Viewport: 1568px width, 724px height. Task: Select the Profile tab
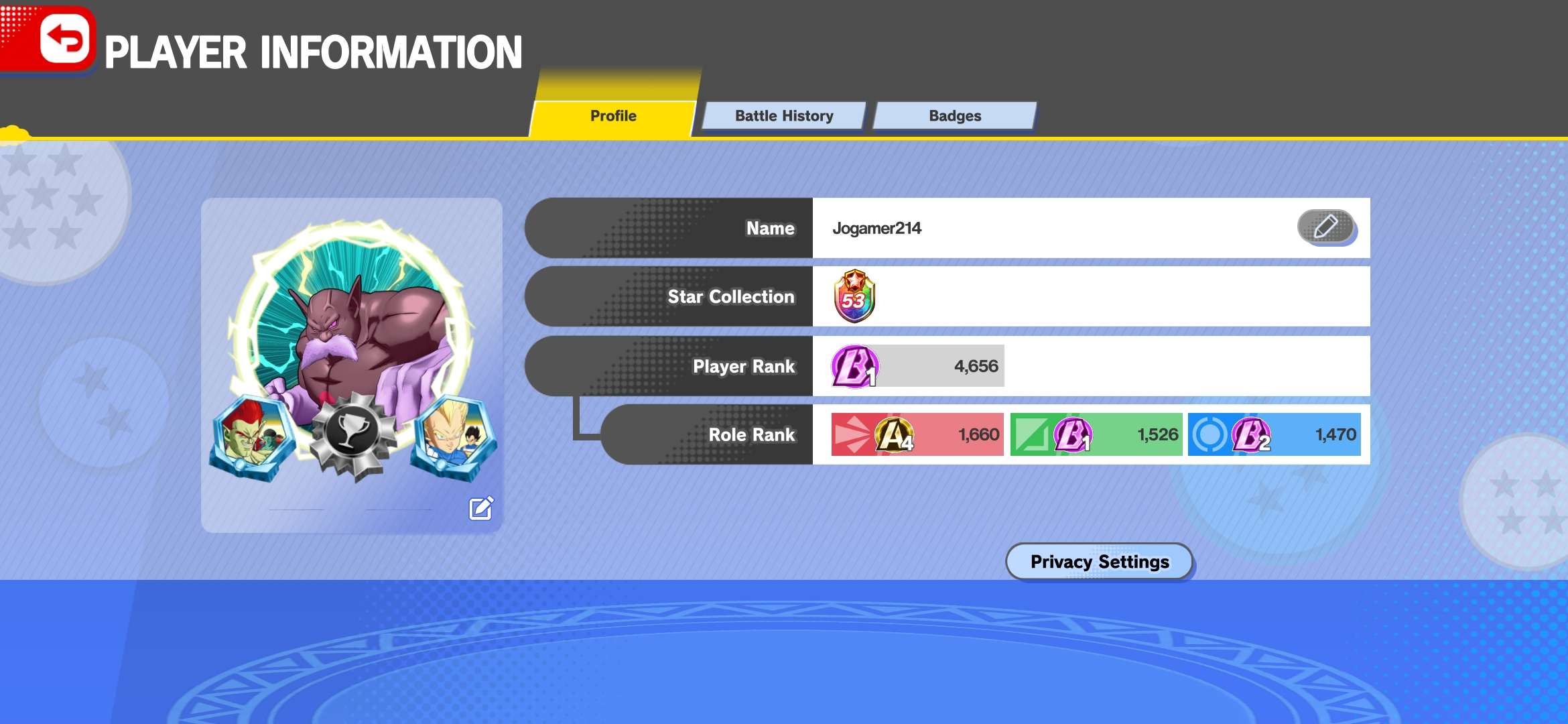612,116
